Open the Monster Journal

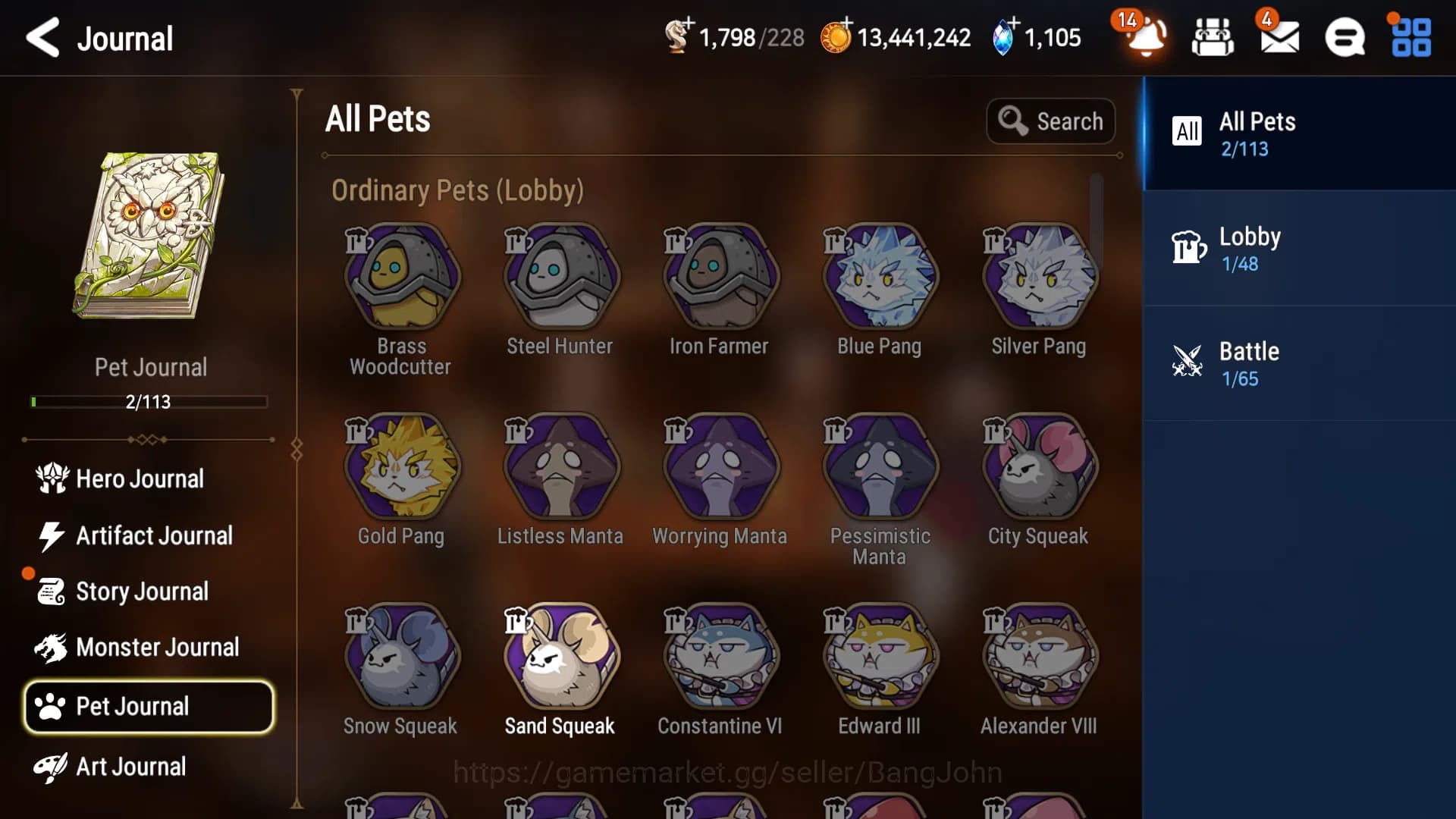[157, 647]
